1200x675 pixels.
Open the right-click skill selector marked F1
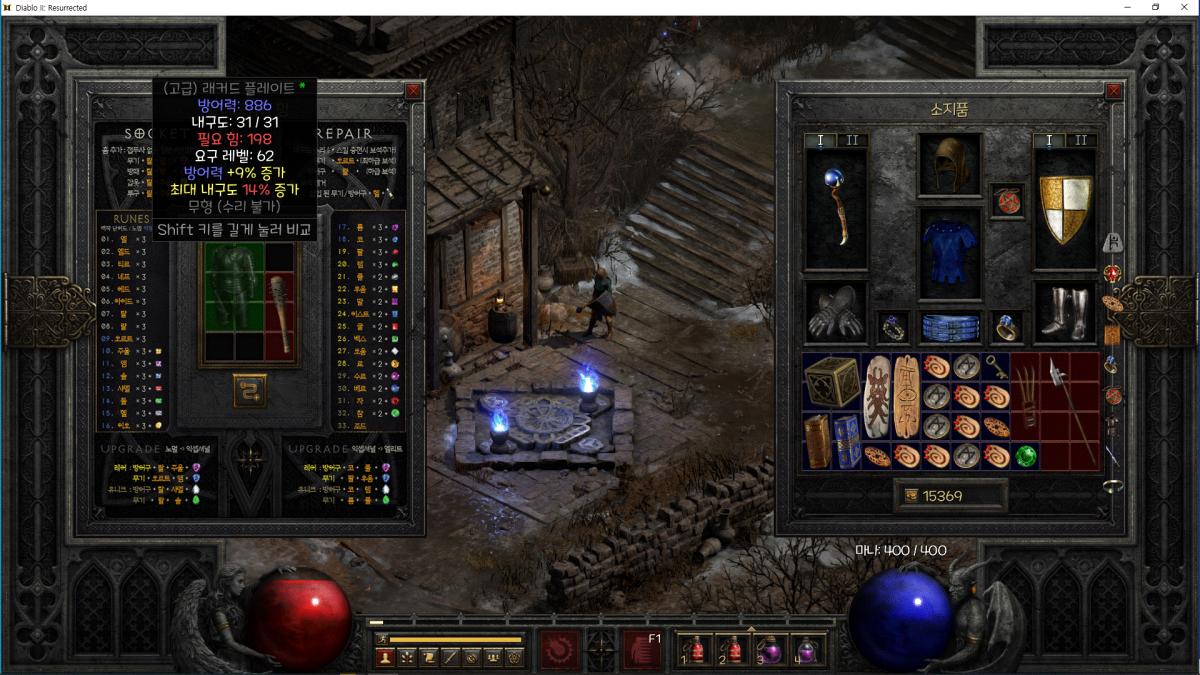tap(641, 649)
